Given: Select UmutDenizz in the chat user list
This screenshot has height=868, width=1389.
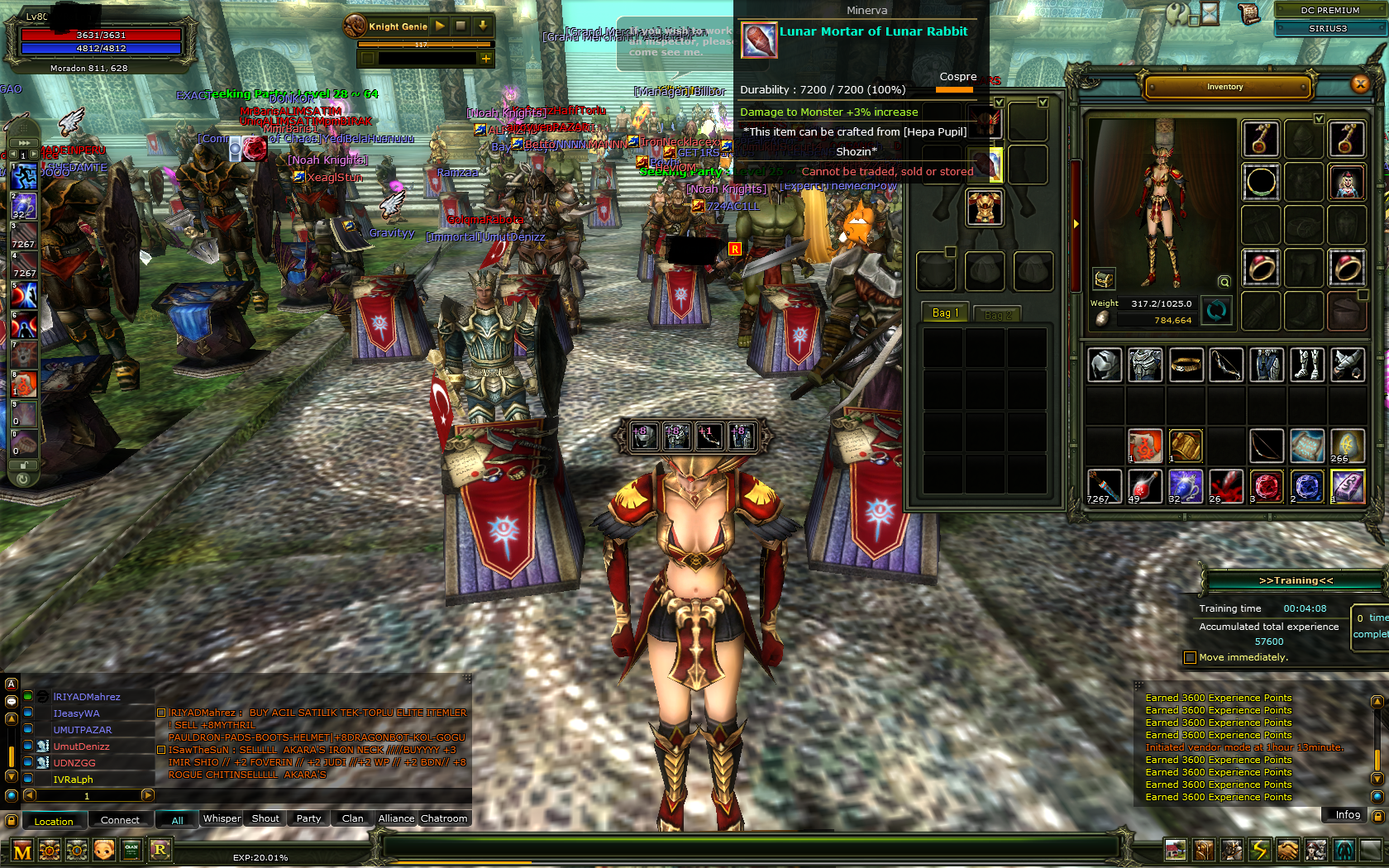Looking at the screenshot, I should tap(81, 746).
